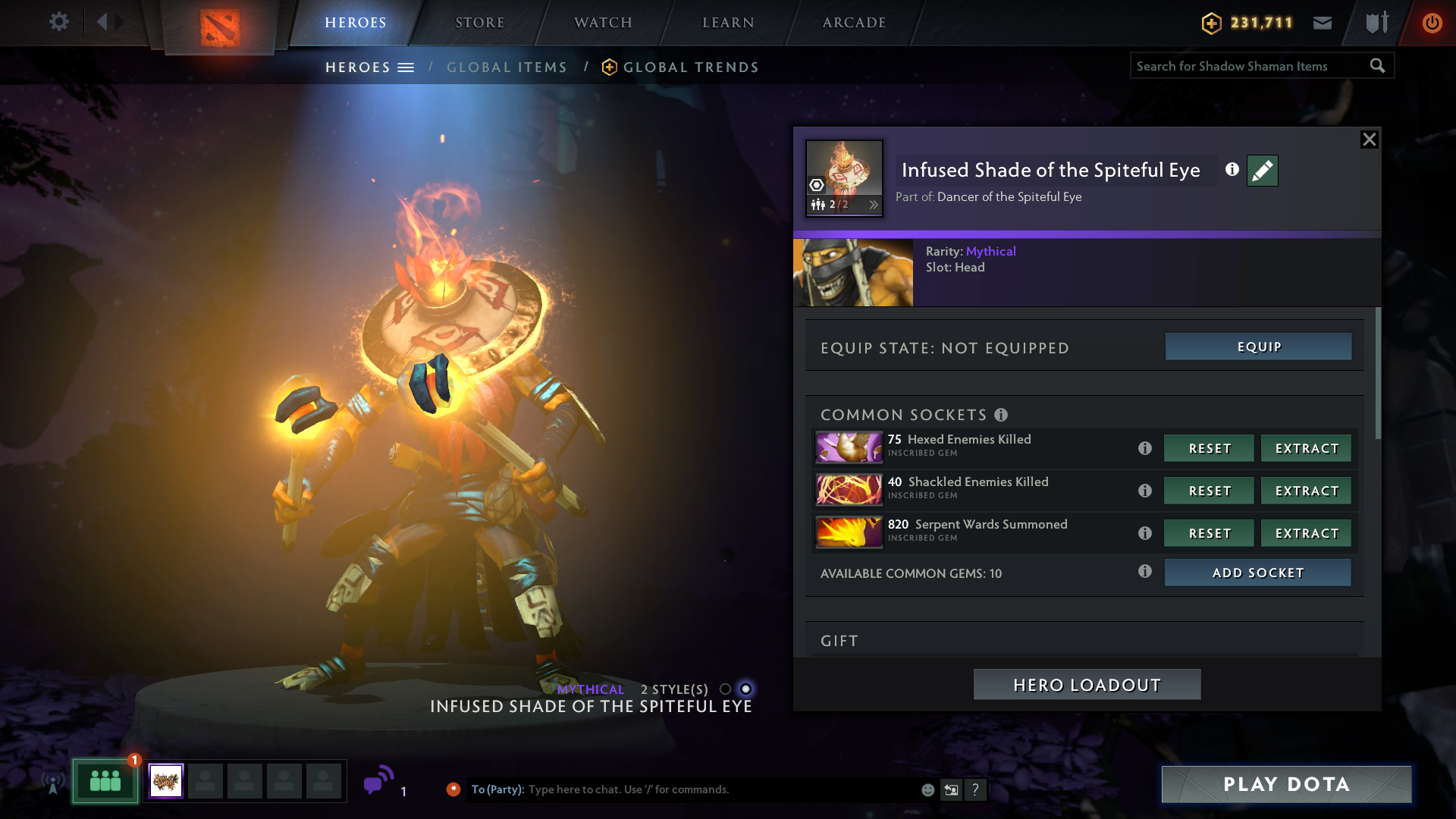Click the Shadow Shaman item search field

(x=1247, y=66)
